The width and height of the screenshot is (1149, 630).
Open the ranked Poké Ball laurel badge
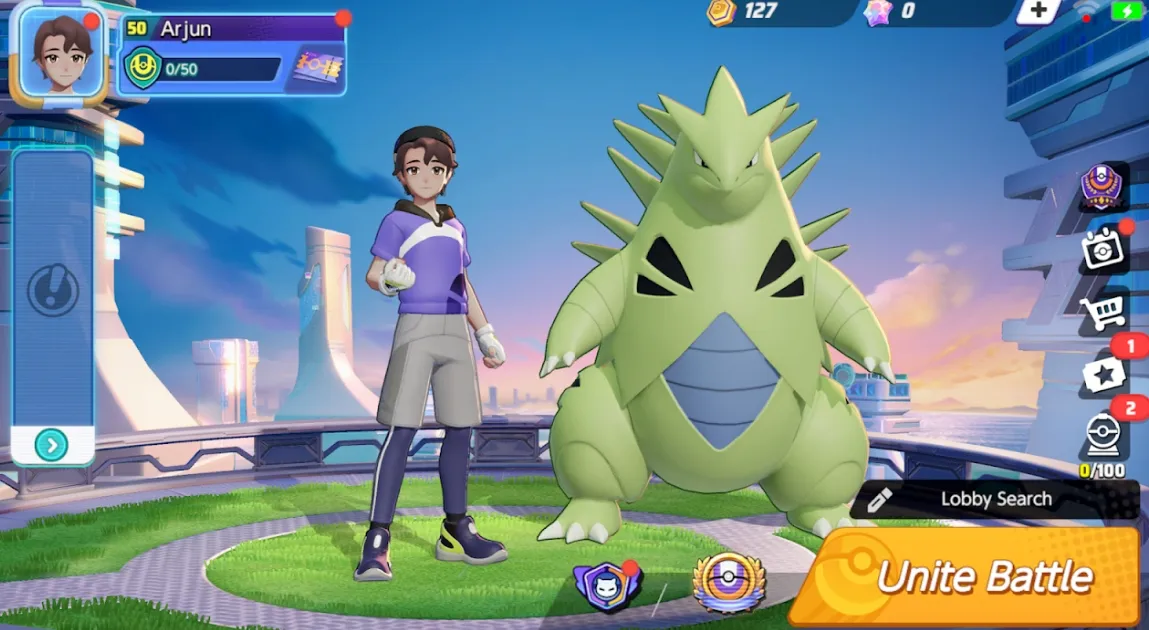tap(729, 582)
